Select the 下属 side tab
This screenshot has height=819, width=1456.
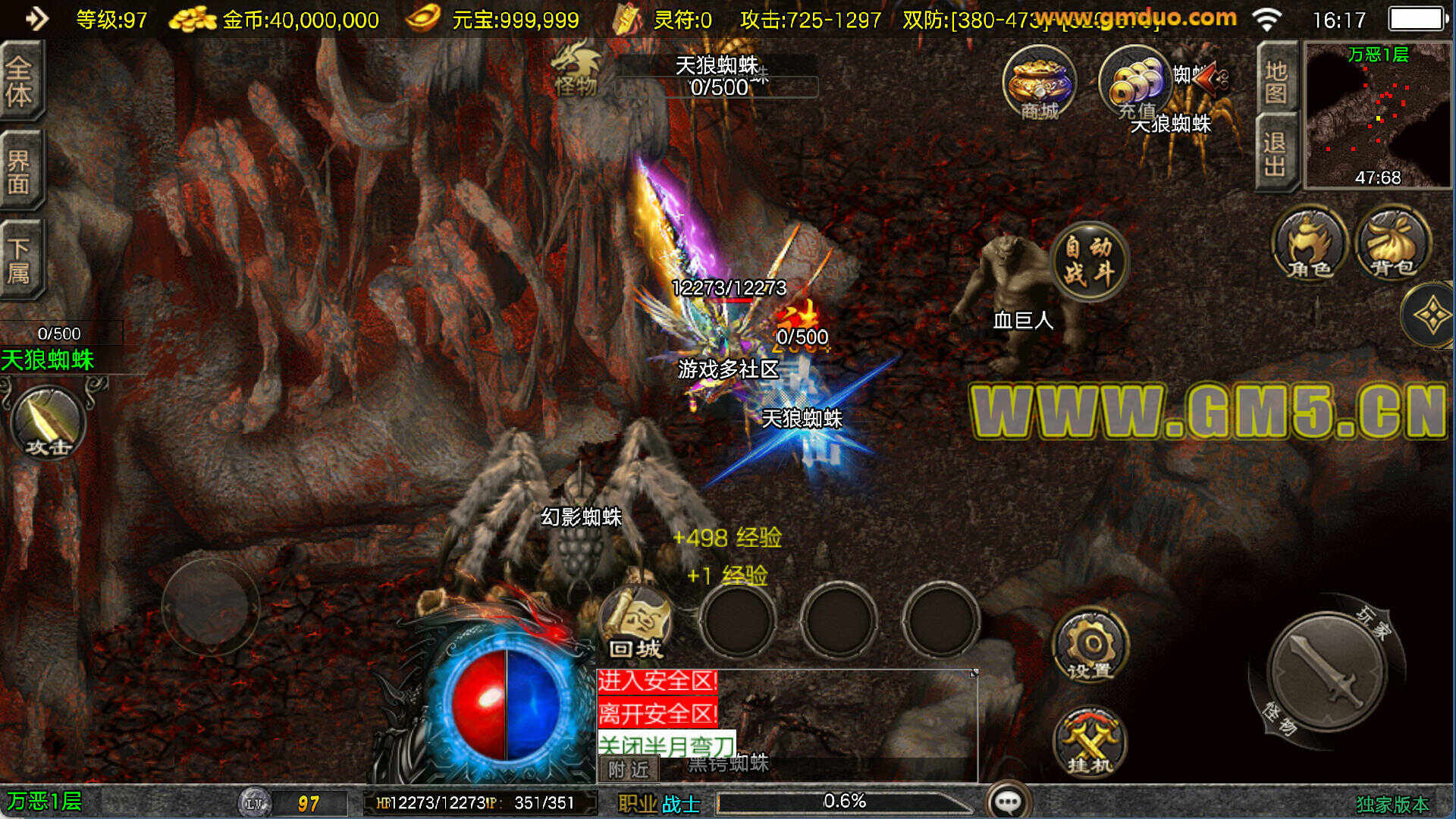coord(20,260)
